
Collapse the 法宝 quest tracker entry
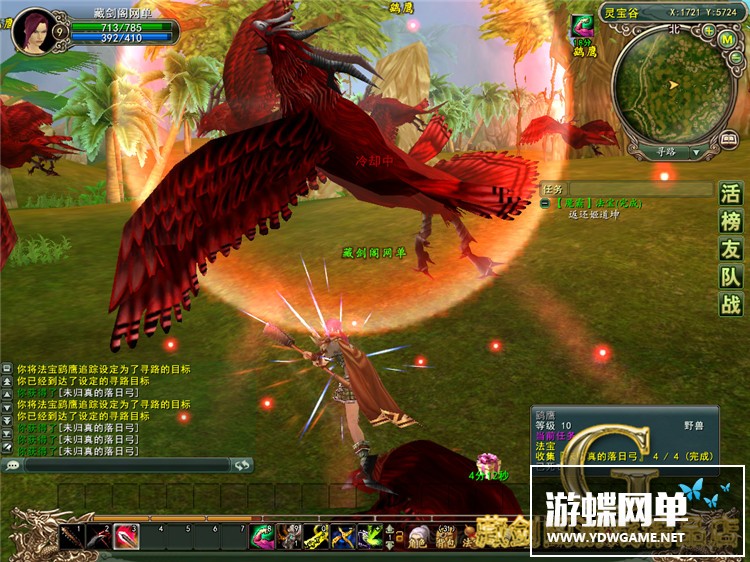click(x=546, y=203)
